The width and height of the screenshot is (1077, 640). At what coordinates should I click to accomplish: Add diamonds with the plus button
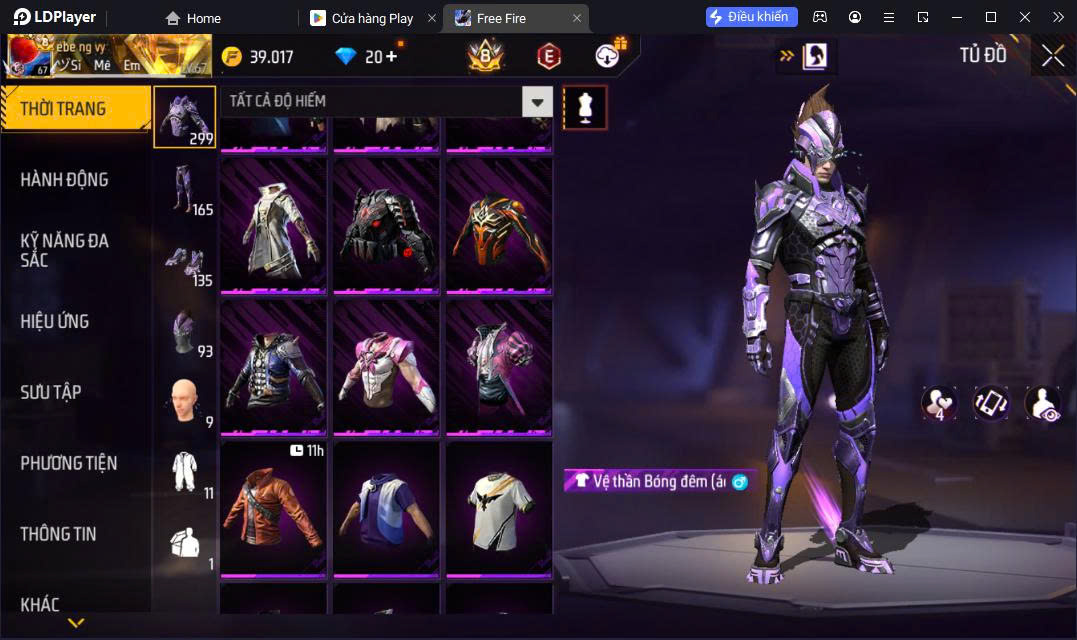click(x=392, y=56)
